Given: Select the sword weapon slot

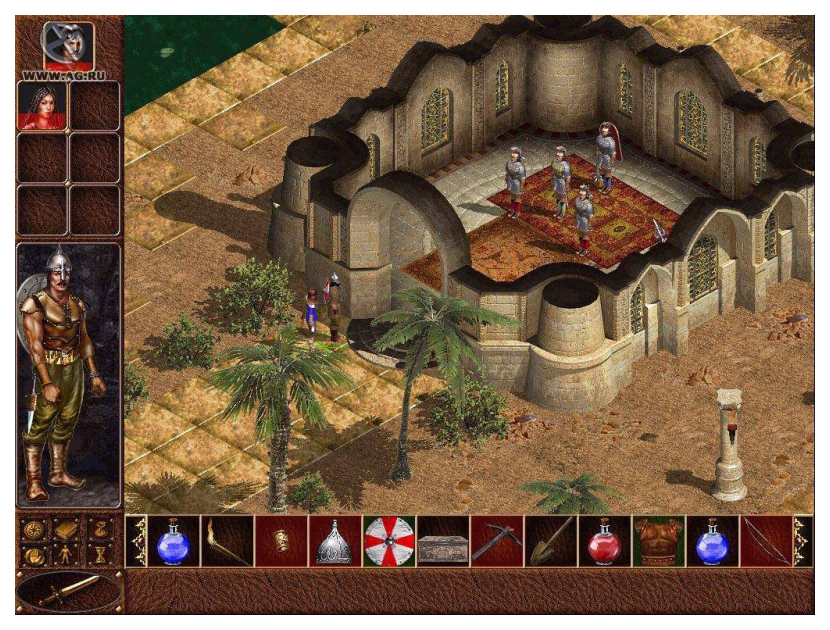Looking at the screenshot, I should pos(68,591).
